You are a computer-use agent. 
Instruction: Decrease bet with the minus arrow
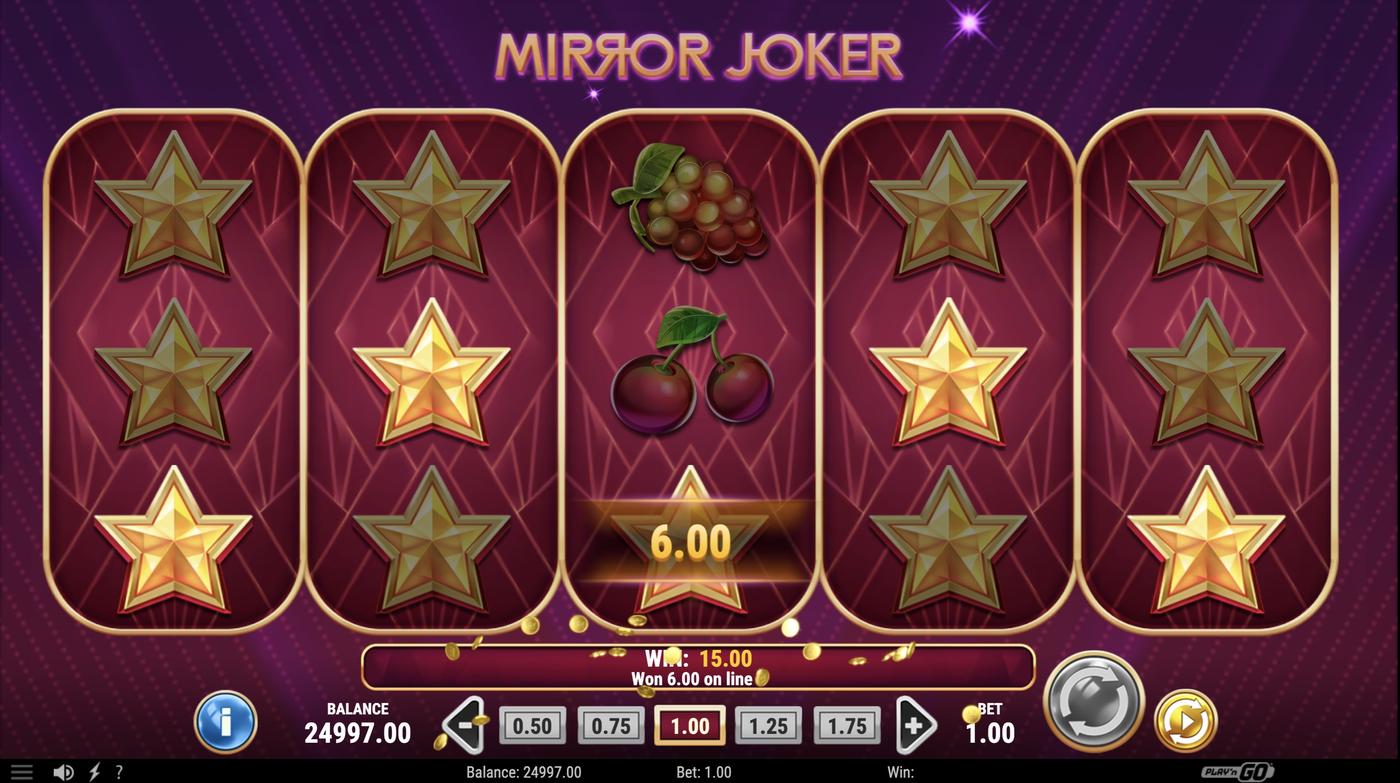click(463, 722)
